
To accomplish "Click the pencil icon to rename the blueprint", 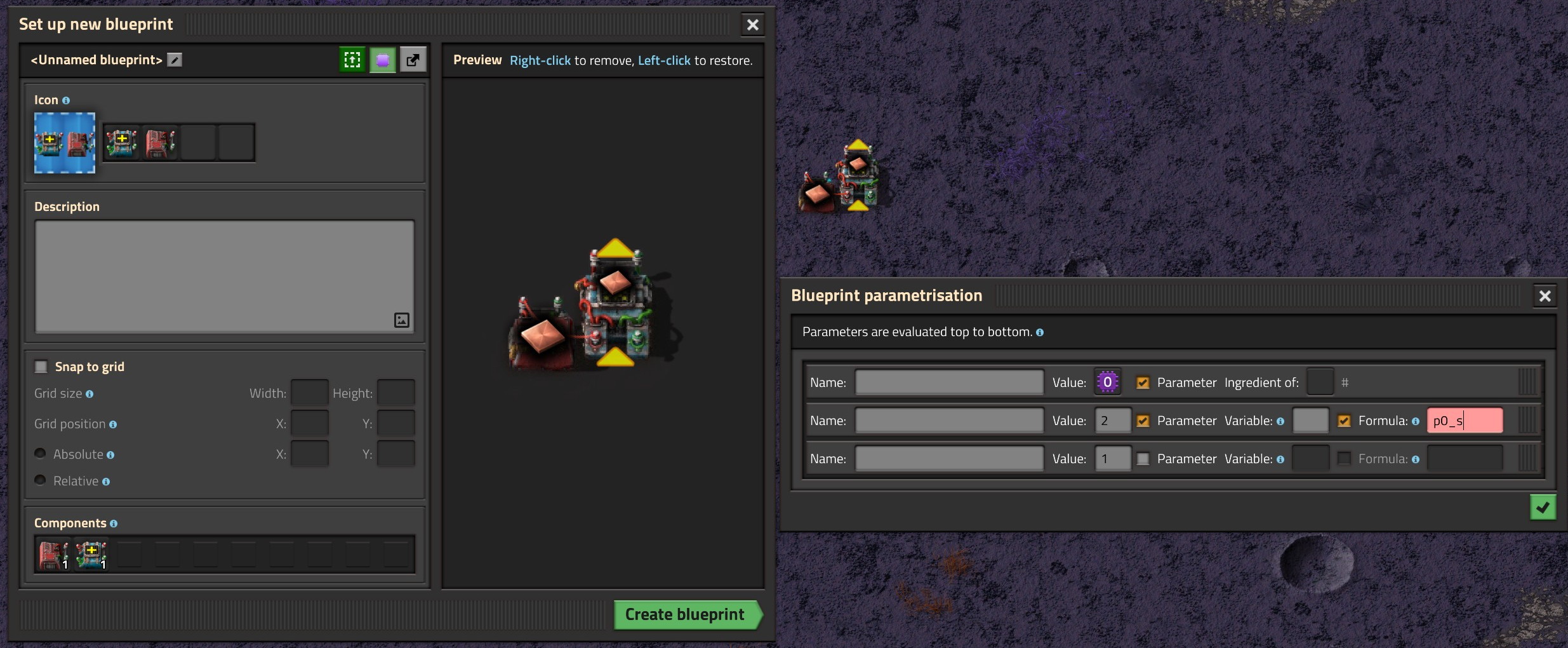I will [x=174, y=59].
